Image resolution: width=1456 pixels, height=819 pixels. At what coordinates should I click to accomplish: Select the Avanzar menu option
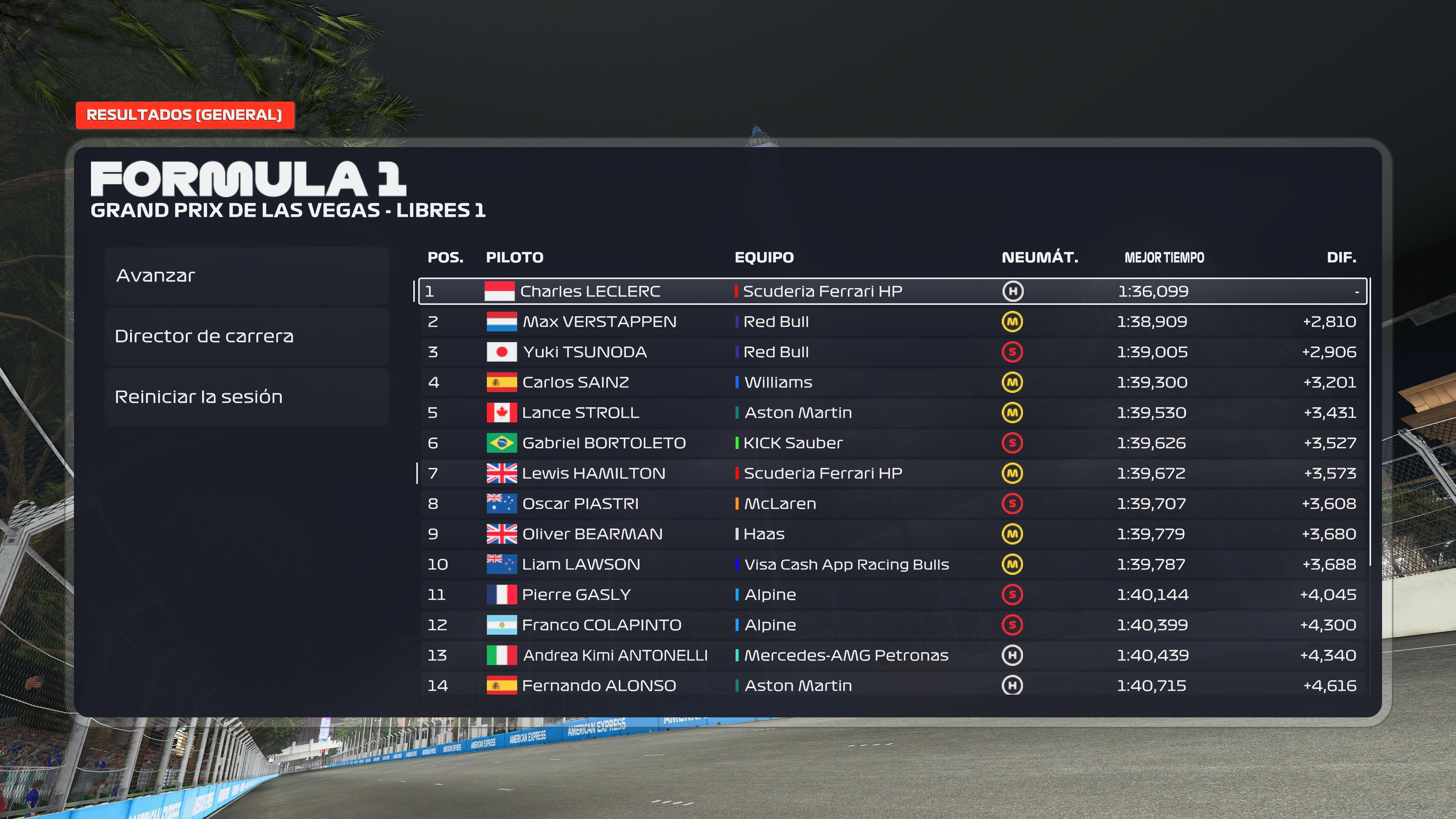tap(246, 276)
